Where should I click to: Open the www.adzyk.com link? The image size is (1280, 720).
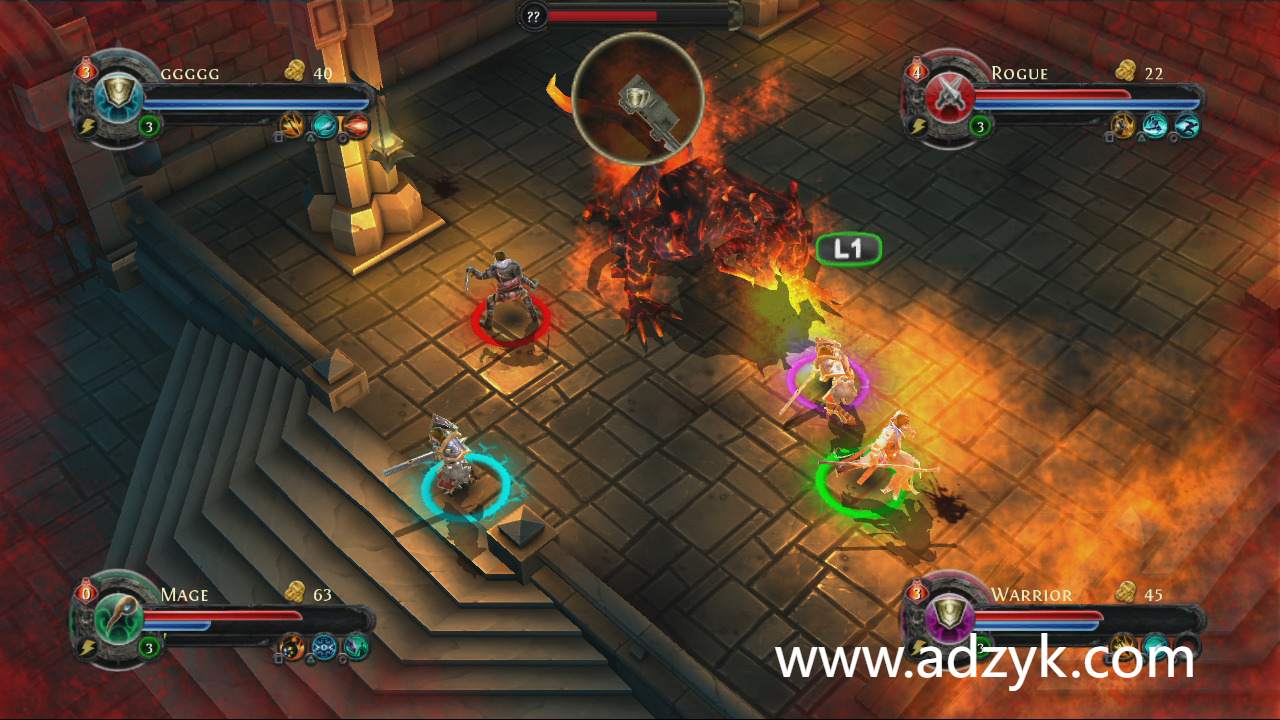coord(983,658)
